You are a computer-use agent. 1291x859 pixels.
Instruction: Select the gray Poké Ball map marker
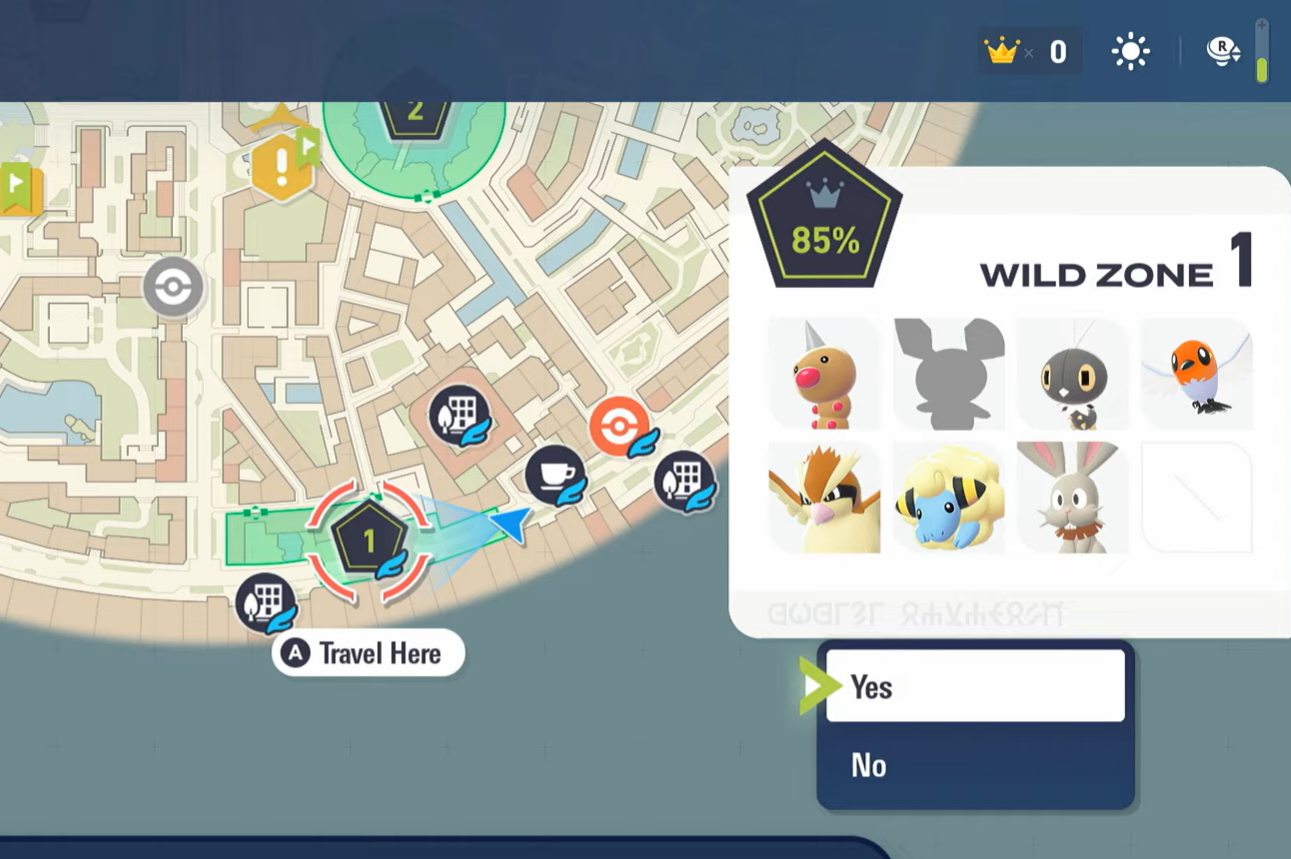click(x=173, y=288)
